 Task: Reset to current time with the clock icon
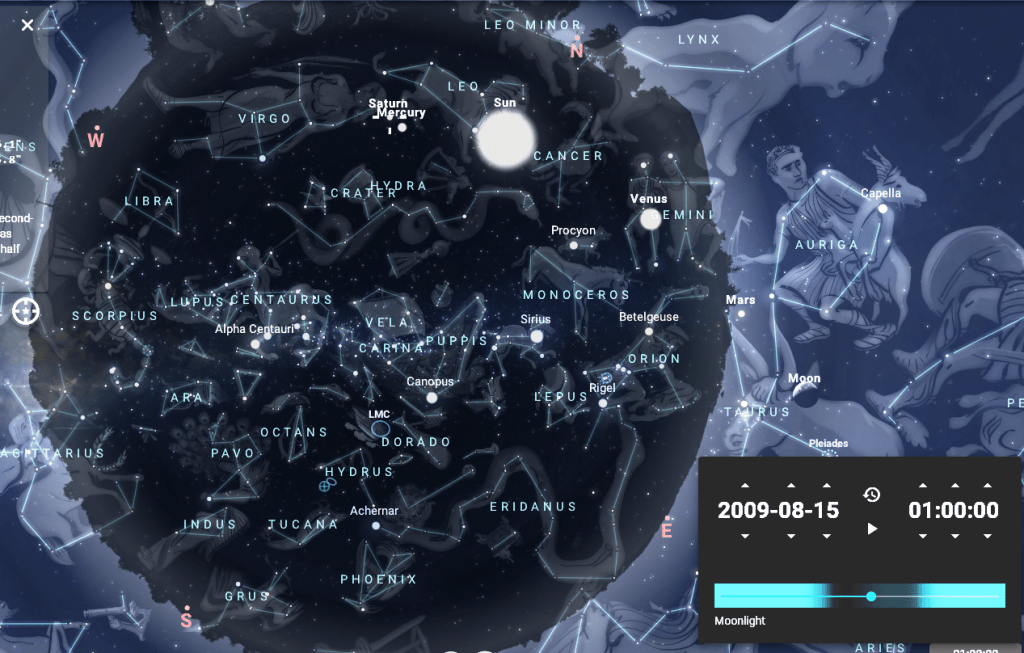(x=872, y=495)
